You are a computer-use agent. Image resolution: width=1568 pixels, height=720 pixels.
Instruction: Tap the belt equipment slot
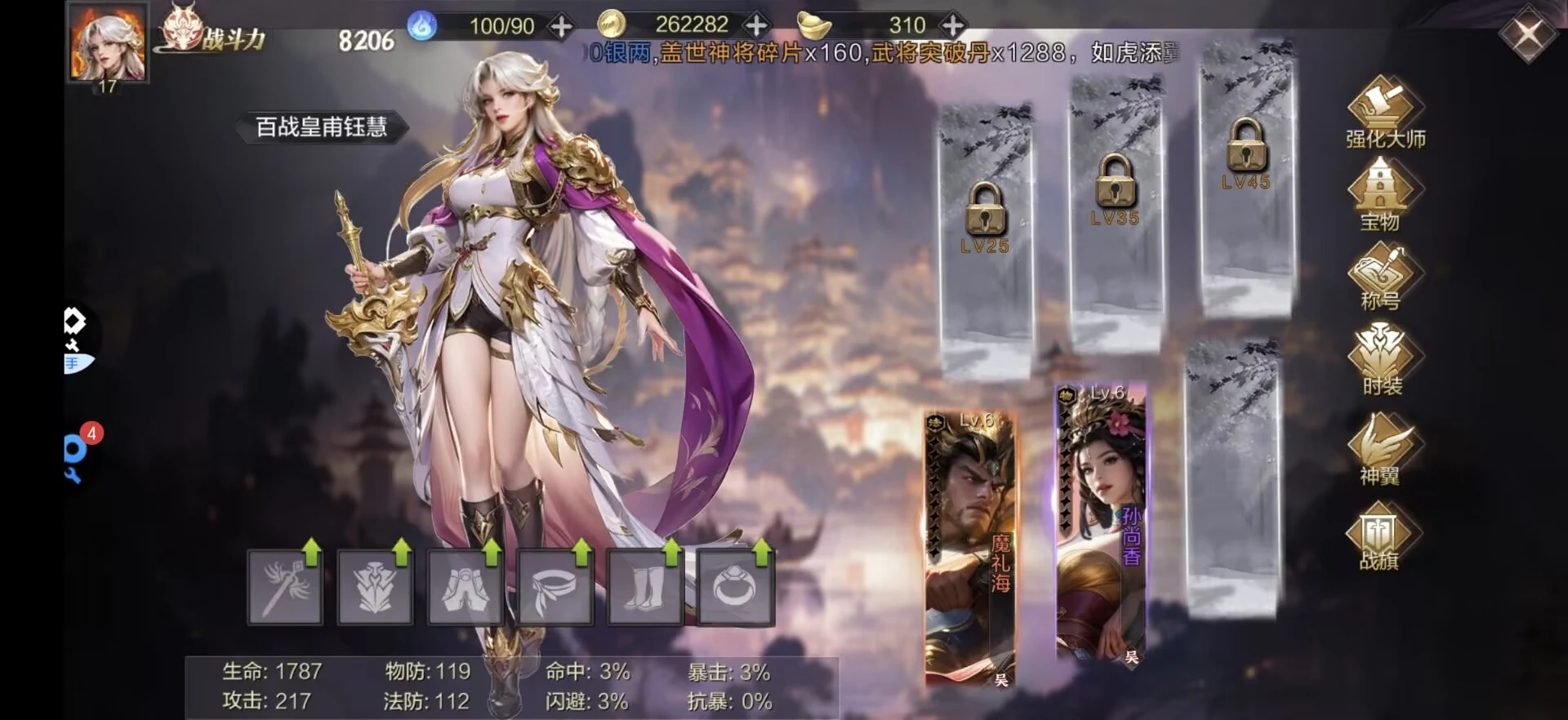[555, 587]
